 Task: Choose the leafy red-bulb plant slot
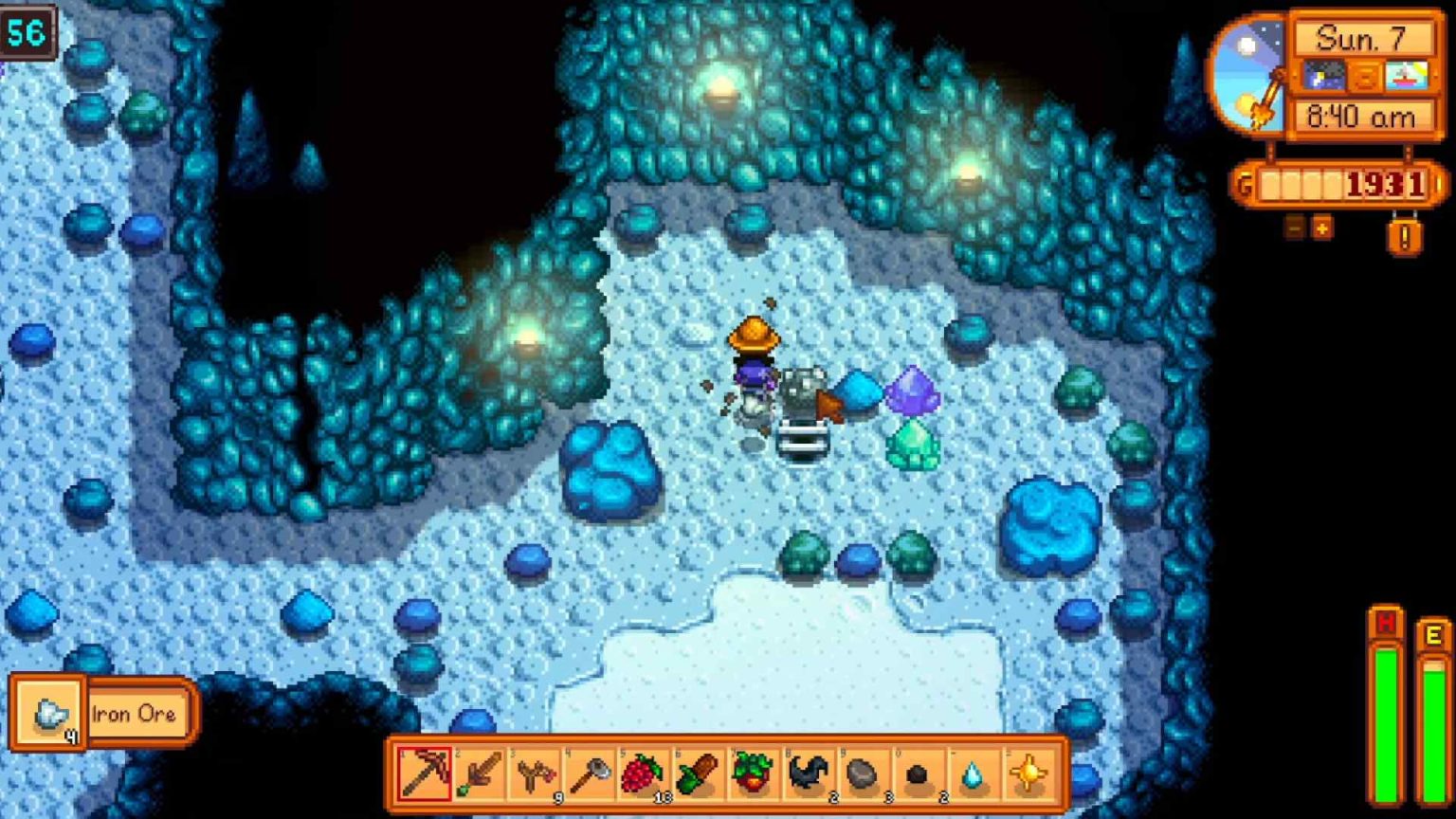[753, 773]
